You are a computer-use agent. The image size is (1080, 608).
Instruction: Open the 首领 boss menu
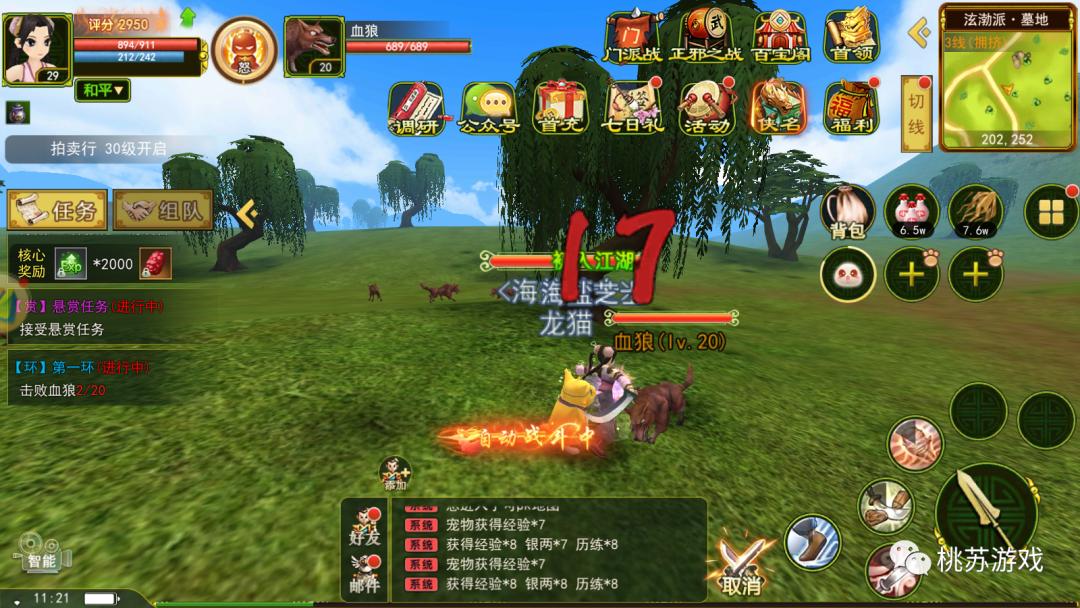pyautogui.click(x=851, y=37)
